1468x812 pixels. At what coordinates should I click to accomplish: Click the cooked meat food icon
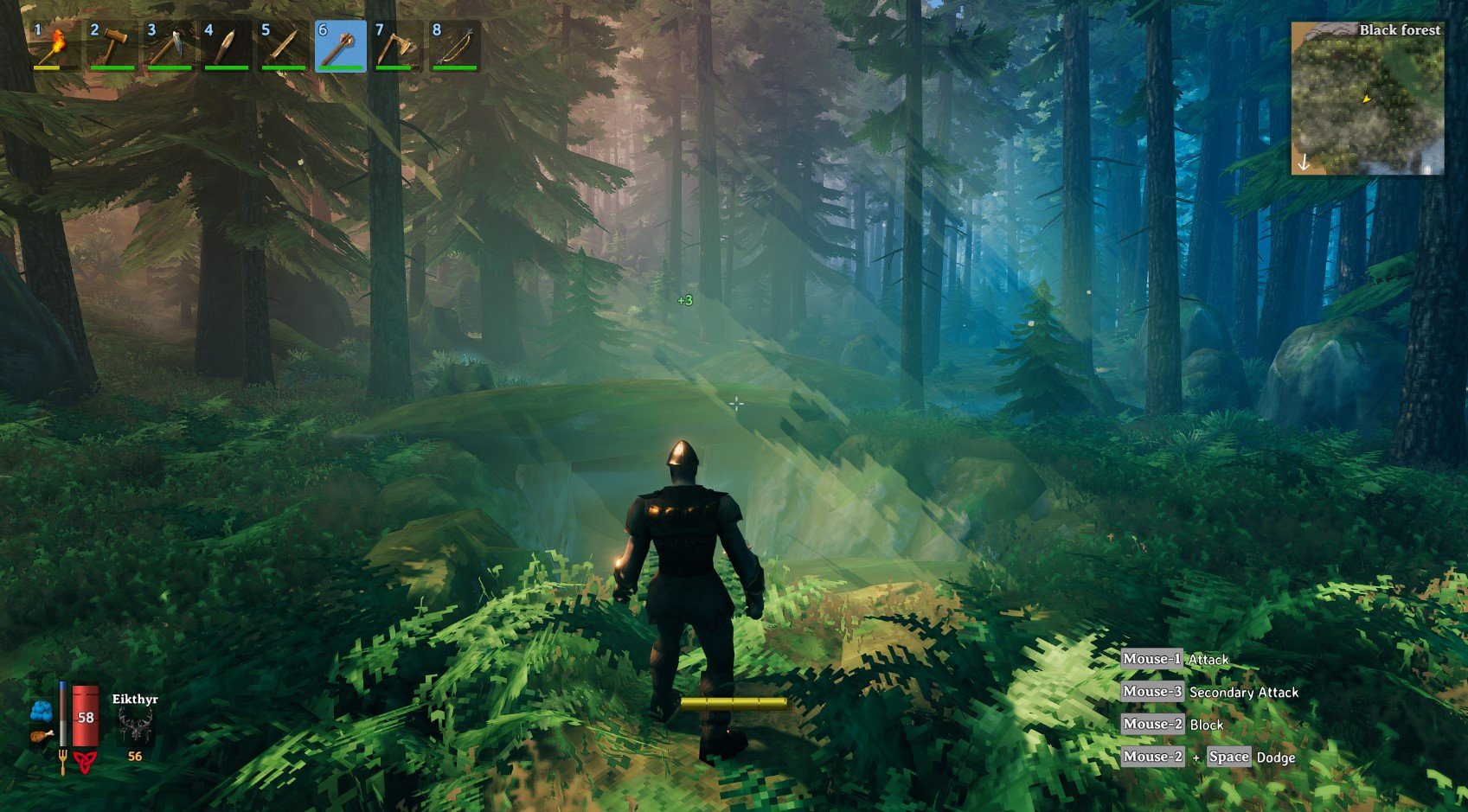(42, 737)
